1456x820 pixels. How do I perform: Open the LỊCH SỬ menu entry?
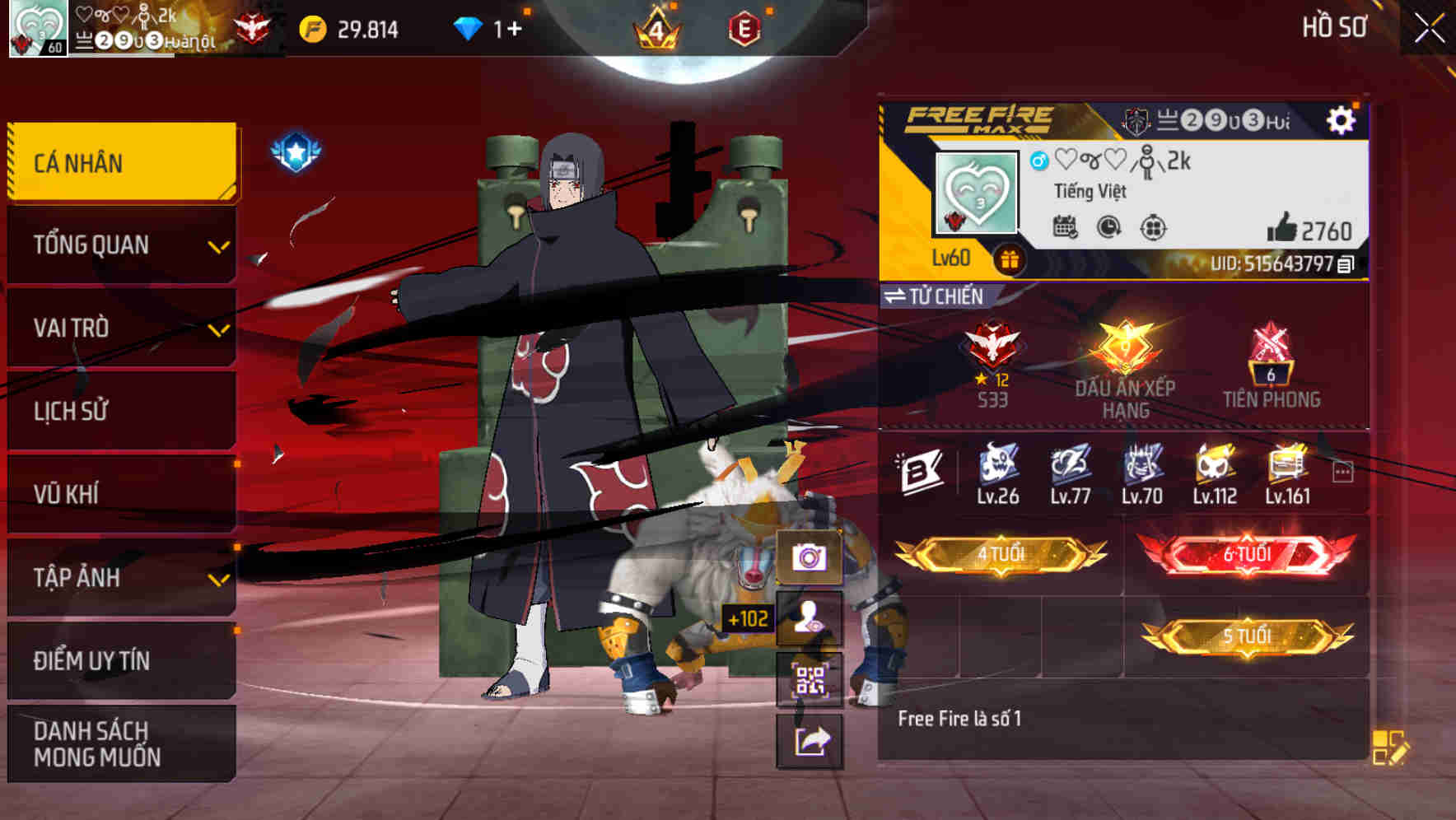pyautogui.click(x=119, y=411)
